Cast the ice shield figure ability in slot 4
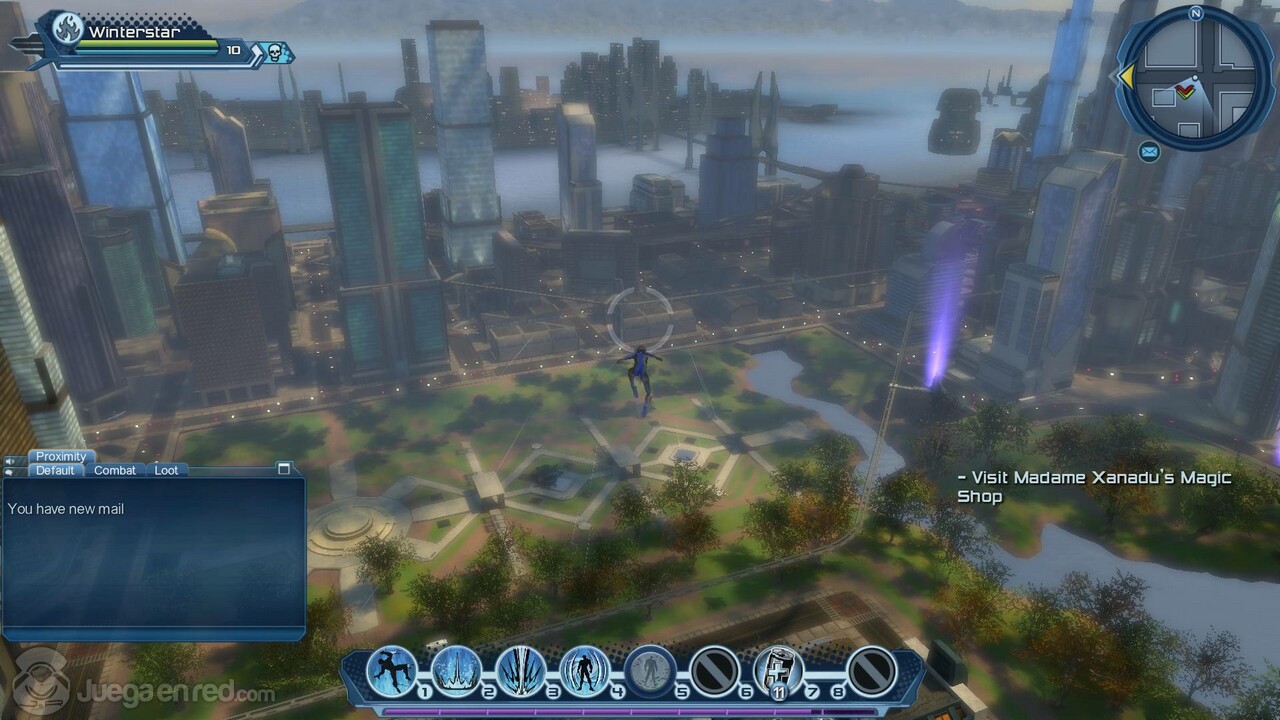 coord(584,670)
